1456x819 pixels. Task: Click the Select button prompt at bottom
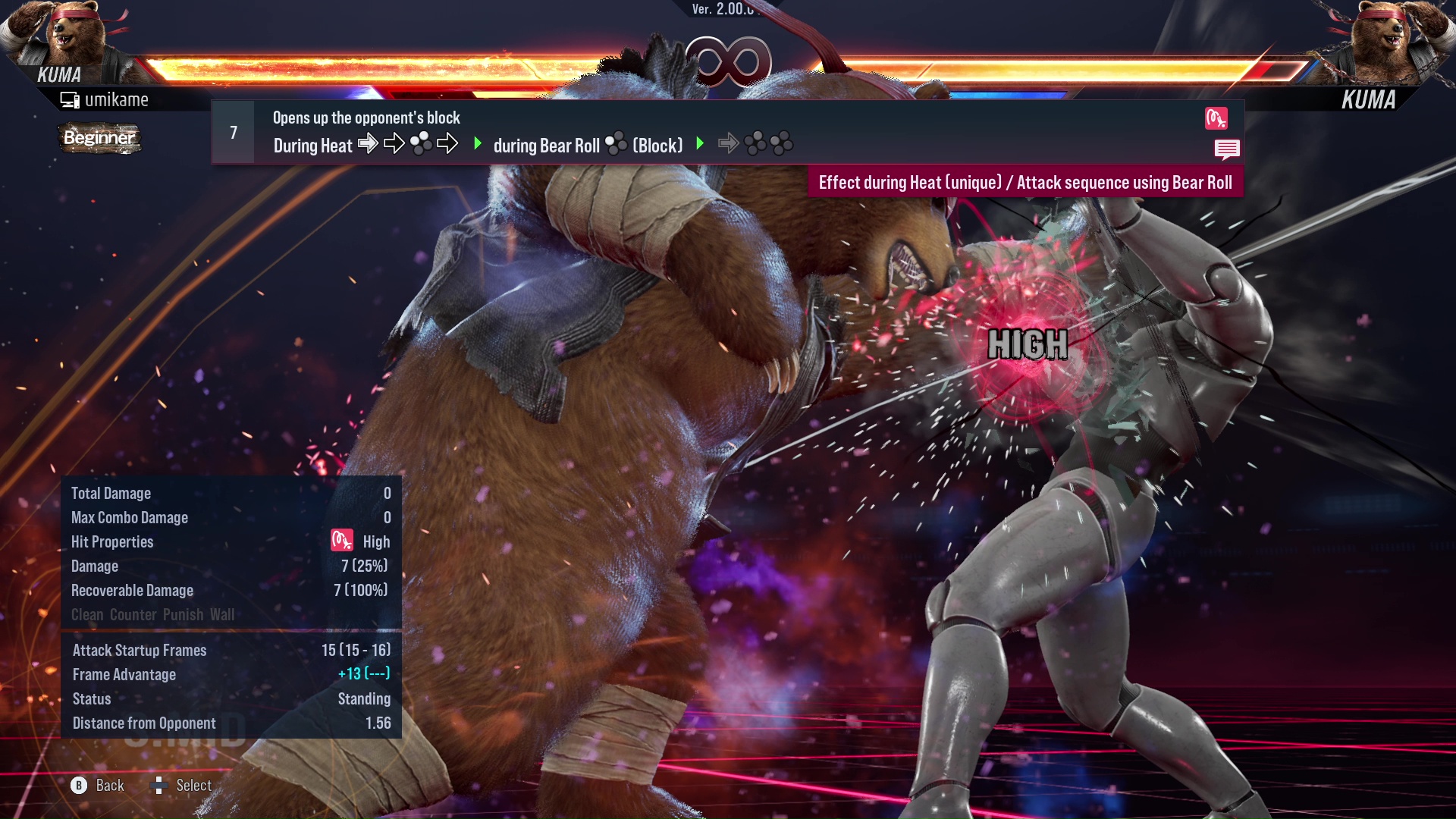click(x=182, y=786)
